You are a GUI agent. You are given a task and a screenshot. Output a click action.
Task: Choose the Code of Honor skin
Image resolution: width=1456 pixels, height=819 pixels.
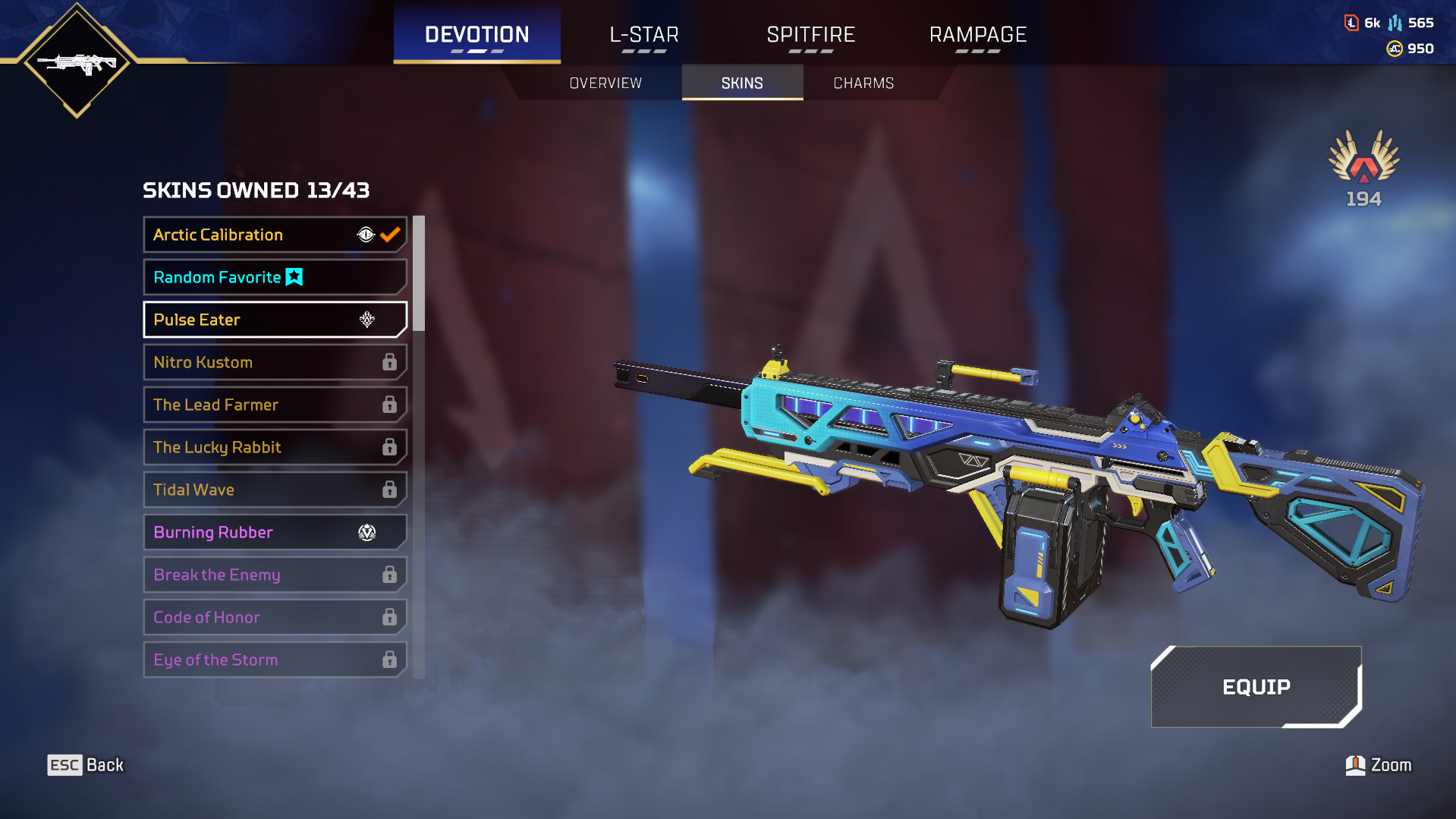coord(275,617)
